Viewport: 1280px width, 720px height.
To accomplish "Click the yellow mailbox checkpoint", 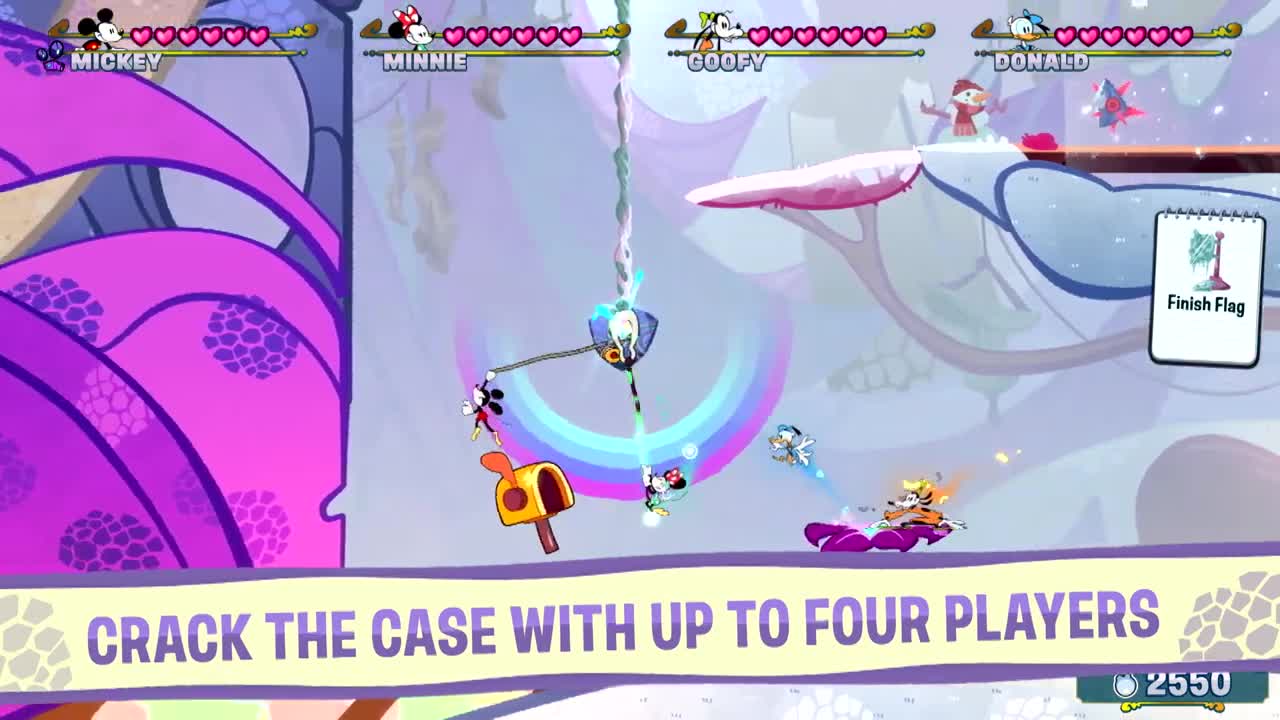I will click(528, 500).
